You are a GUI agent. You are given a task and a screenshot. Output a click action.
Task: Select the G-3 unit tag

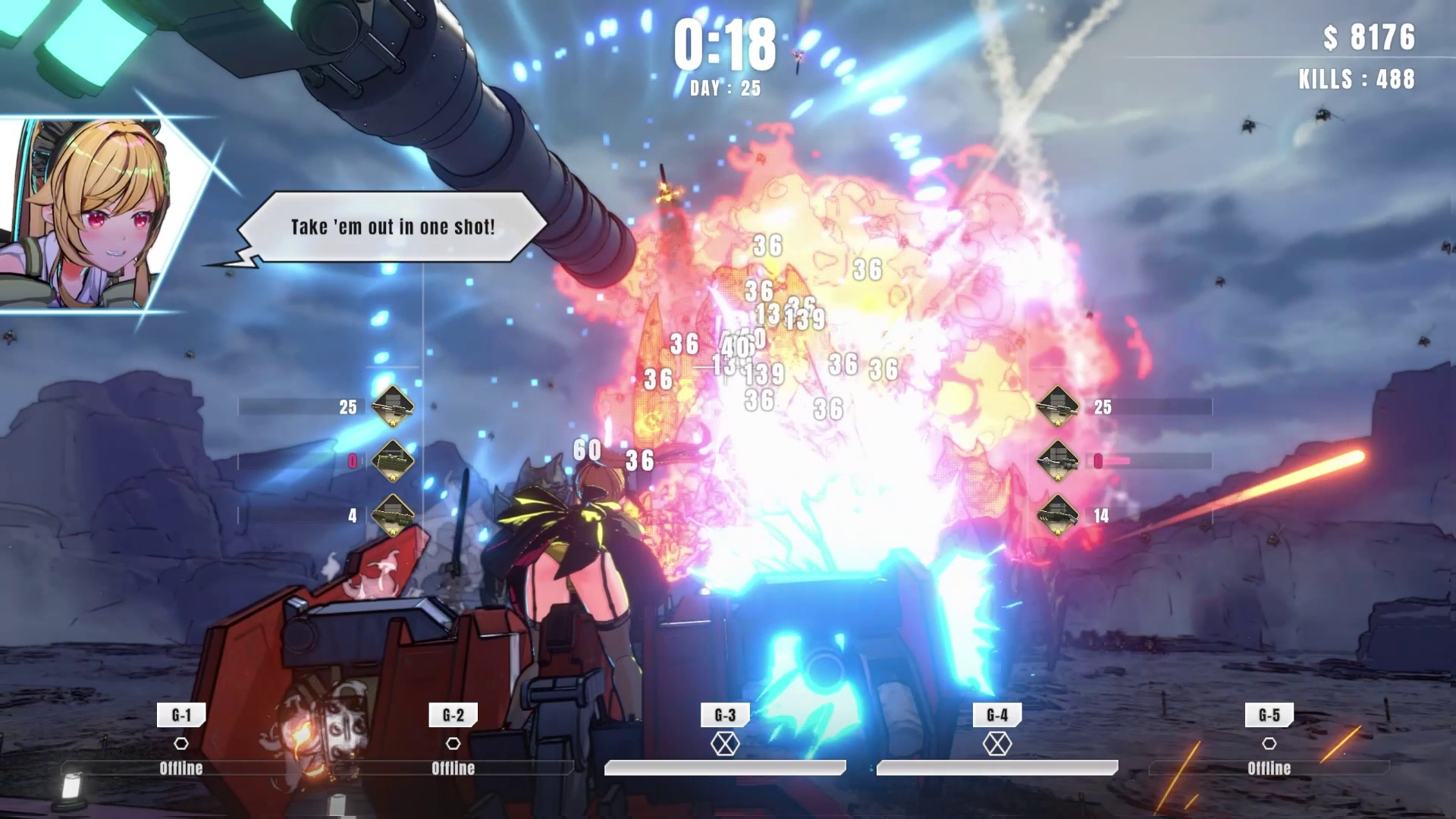point(725,715)
